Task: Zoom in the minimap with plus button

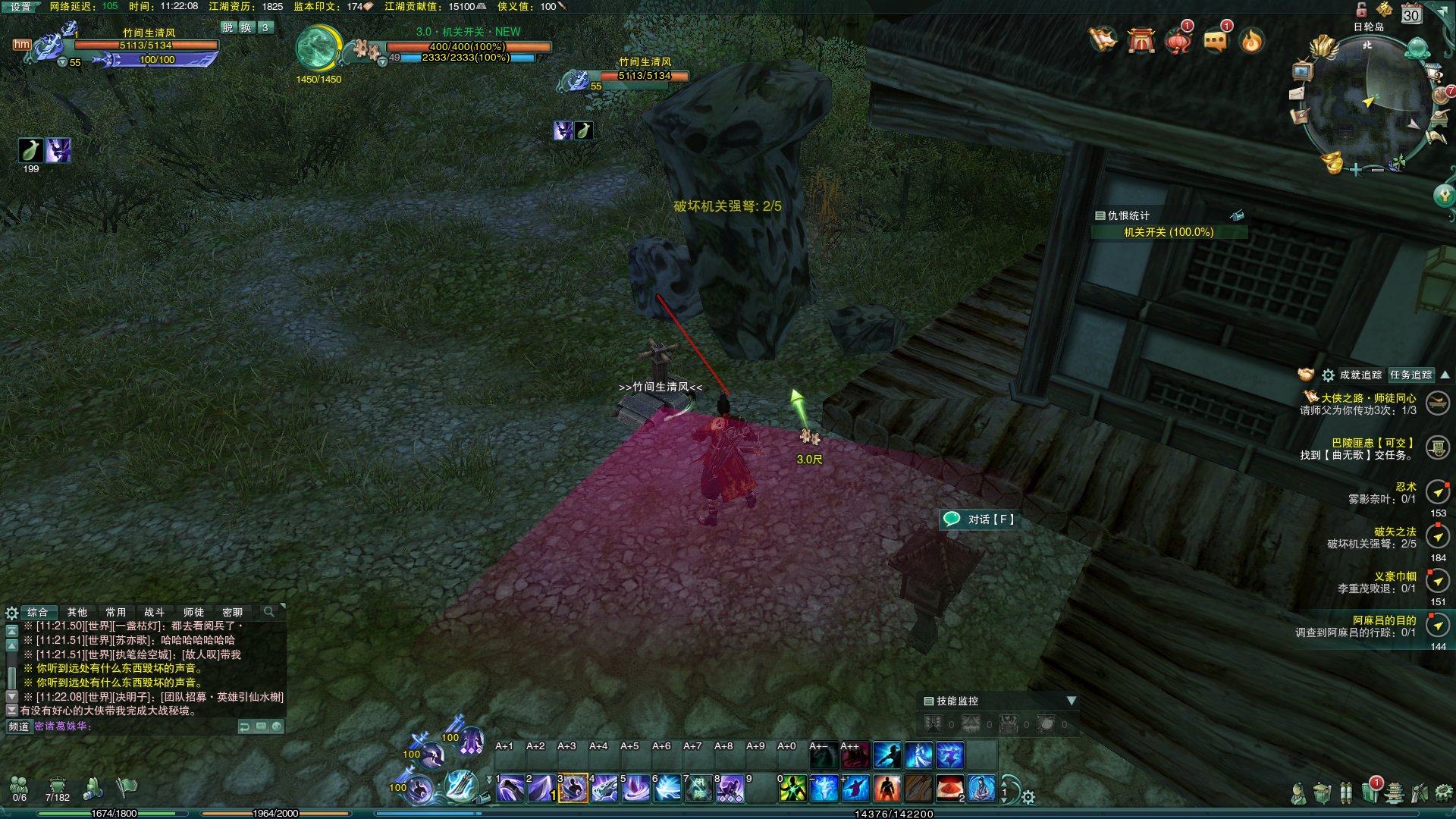Action: point(1356,170)
